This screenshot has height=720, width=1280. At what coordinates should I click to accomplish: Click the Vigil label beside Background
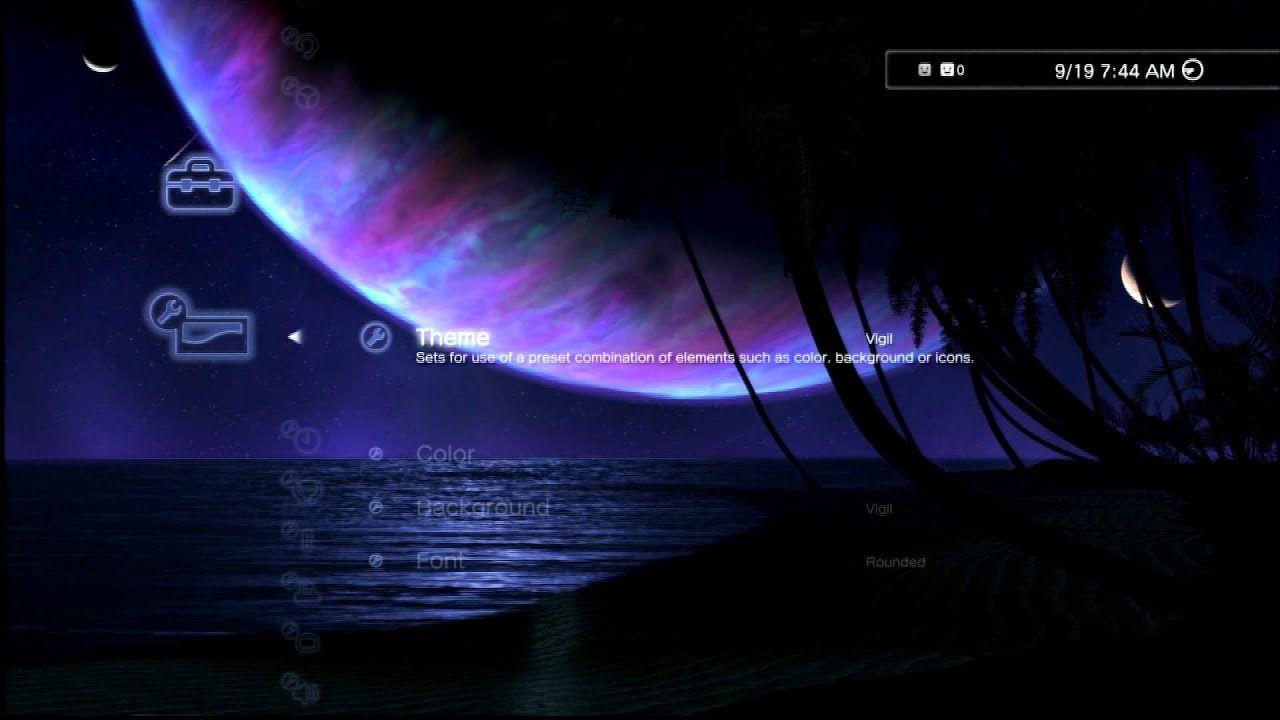pyautogui.click(x=878, y=509)
